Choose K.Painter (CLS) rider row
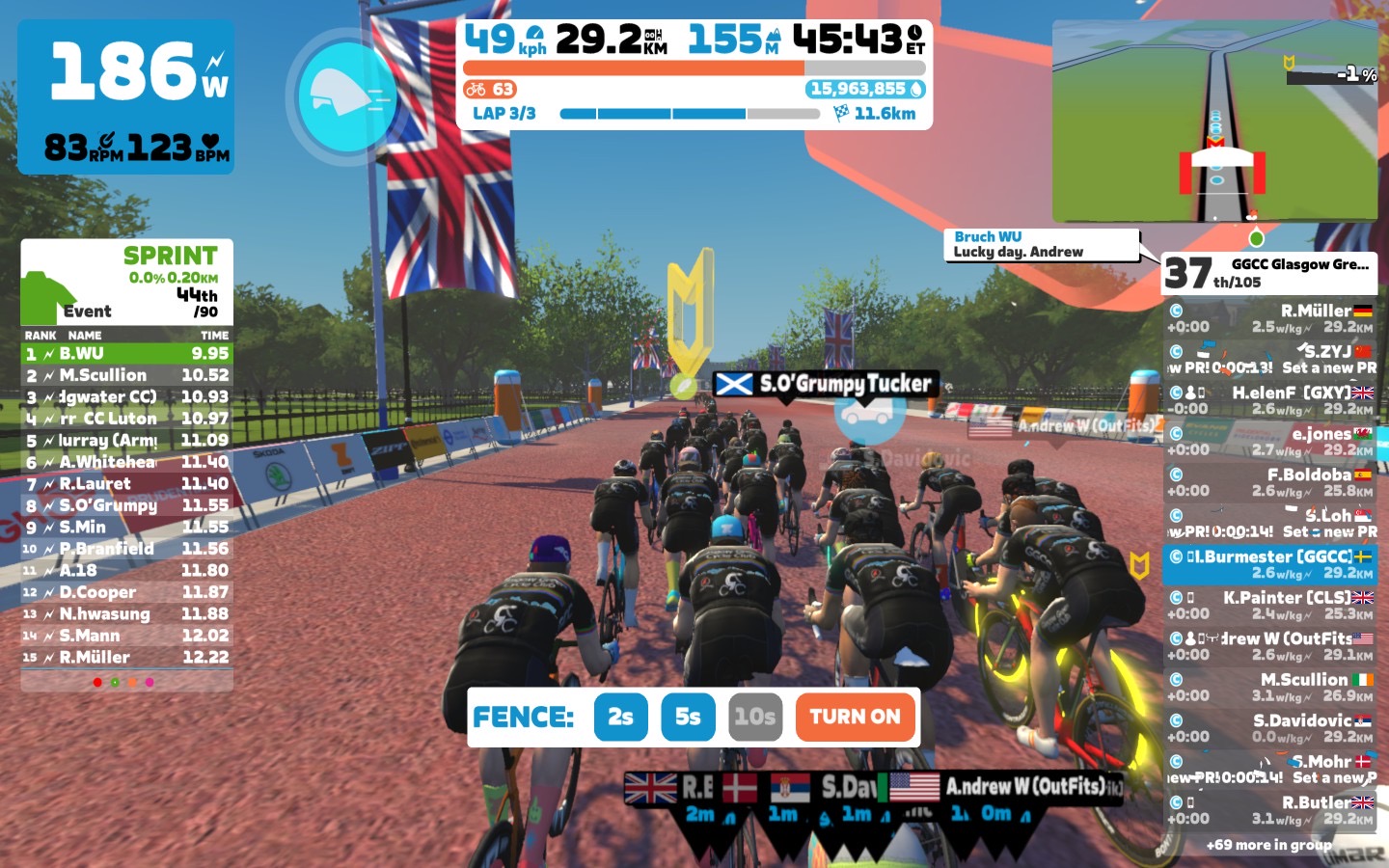The height and width of the screenshot is (868, 1389). [x=1268, y=605]
